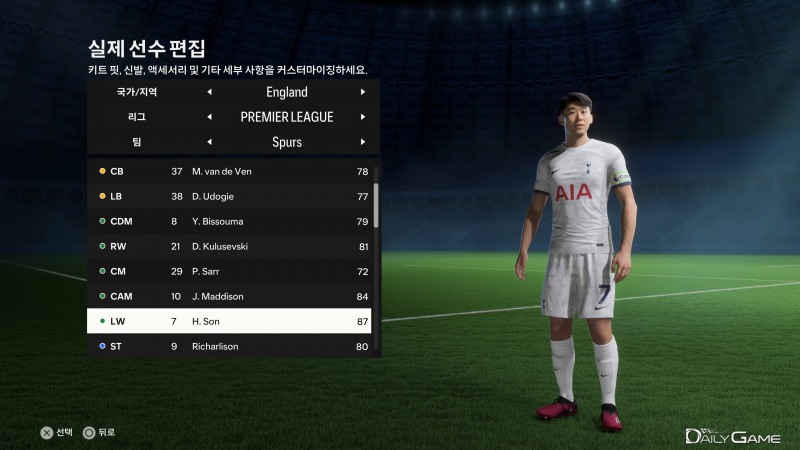Screen dimensions: 800x450
Task: Pick the D. Kulusevski row
Action: coord(230,246)
